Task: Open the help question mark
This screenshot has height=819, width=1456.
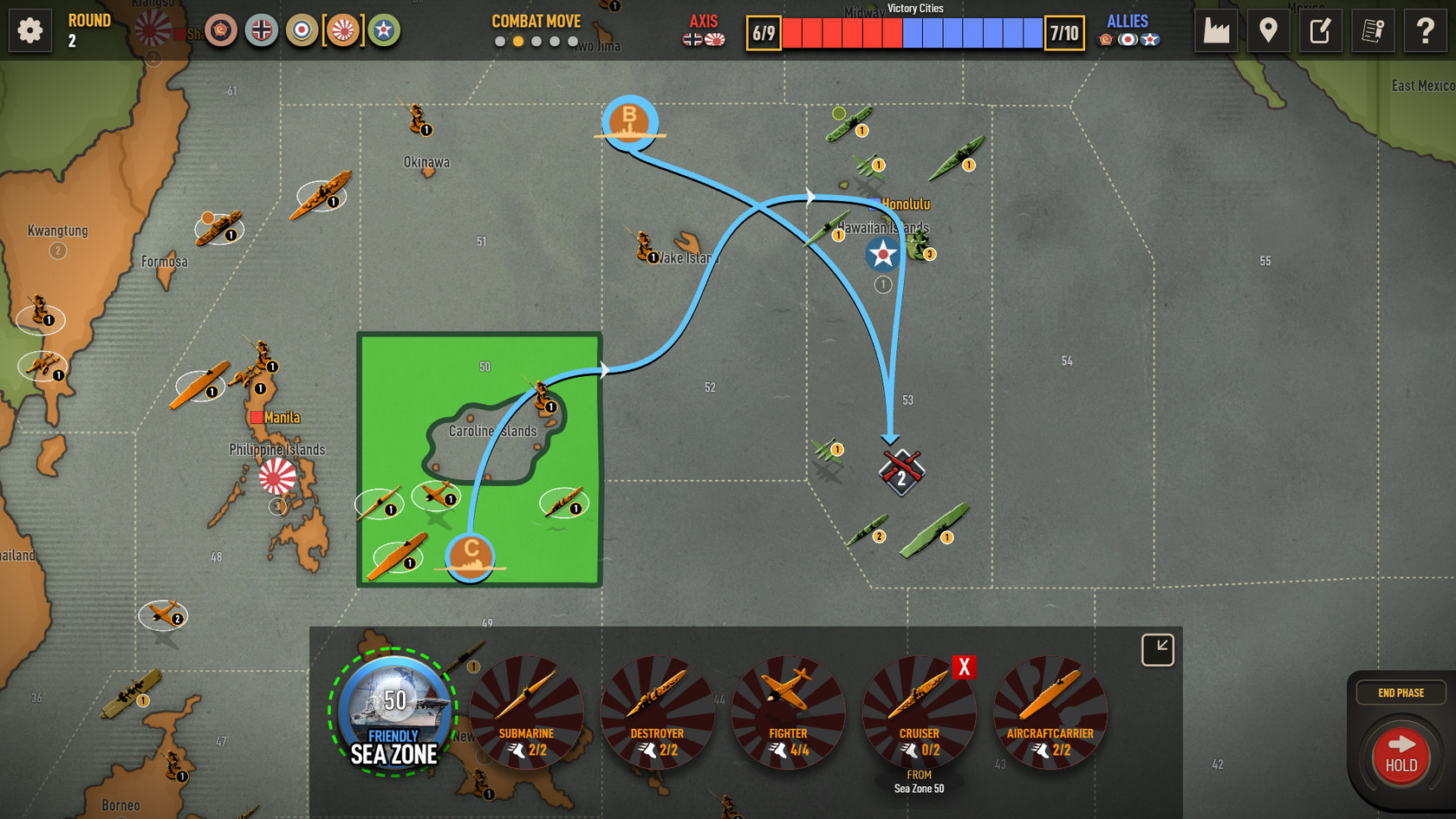Action: tap(1424, 30)
